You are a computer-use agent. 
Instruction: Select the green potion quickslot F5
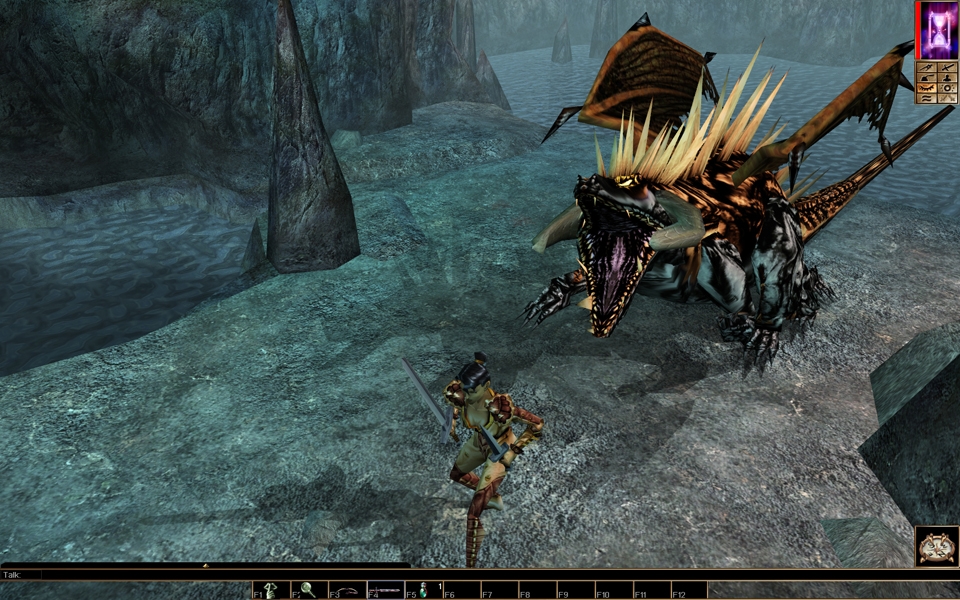pyautogui.click(x=423, y=591)
